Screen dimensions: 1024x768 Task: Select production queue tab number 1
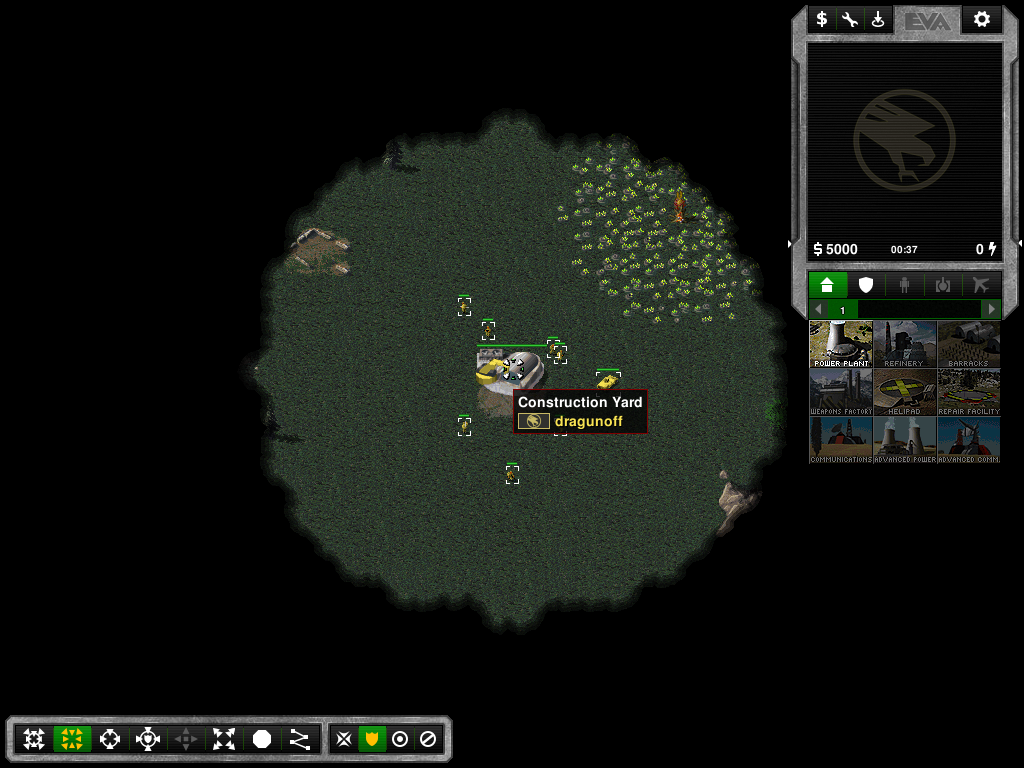(842, 310)
